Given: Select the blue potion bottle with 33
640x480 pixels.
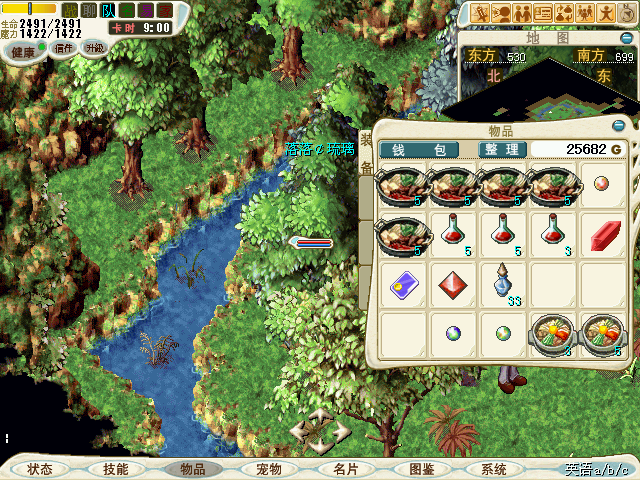Looking at the screenshot, I should pos(500,283).
